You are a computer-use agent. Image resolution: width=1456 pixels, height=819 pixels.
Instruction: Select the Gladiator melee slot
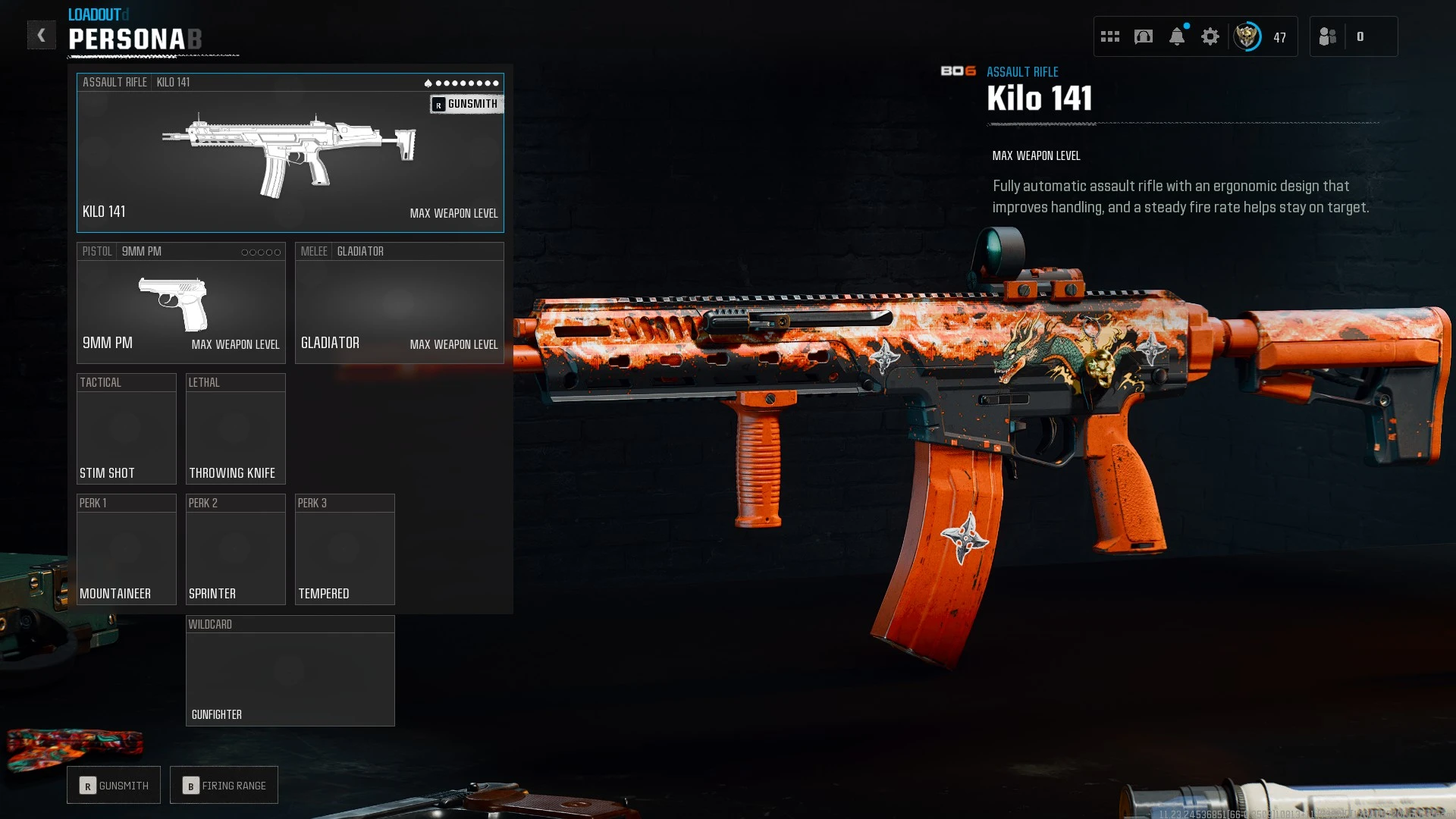click(399, 303)
